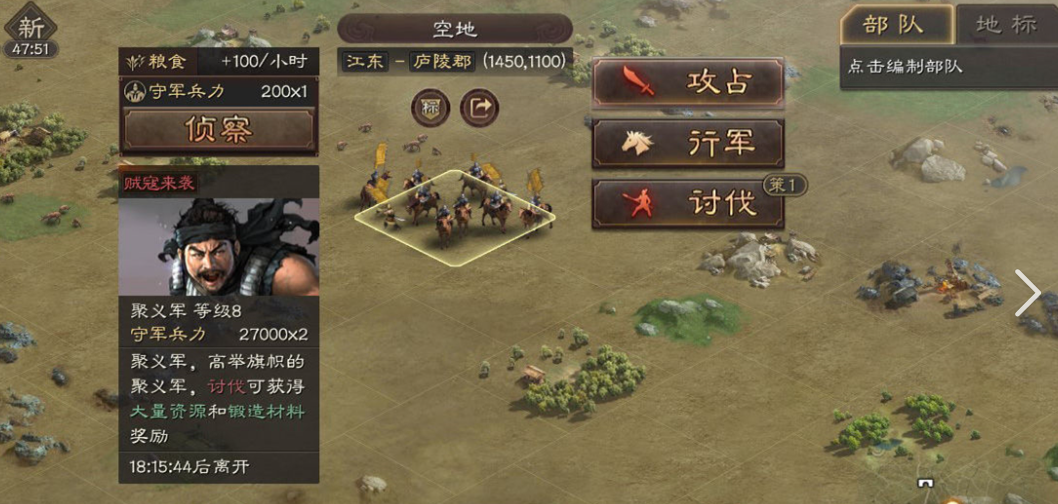Image resolution: width=1058 pixels, height=504 pixels.
Task: Tap the 攻占 (occupy) button
Action: tap(688, 83)
